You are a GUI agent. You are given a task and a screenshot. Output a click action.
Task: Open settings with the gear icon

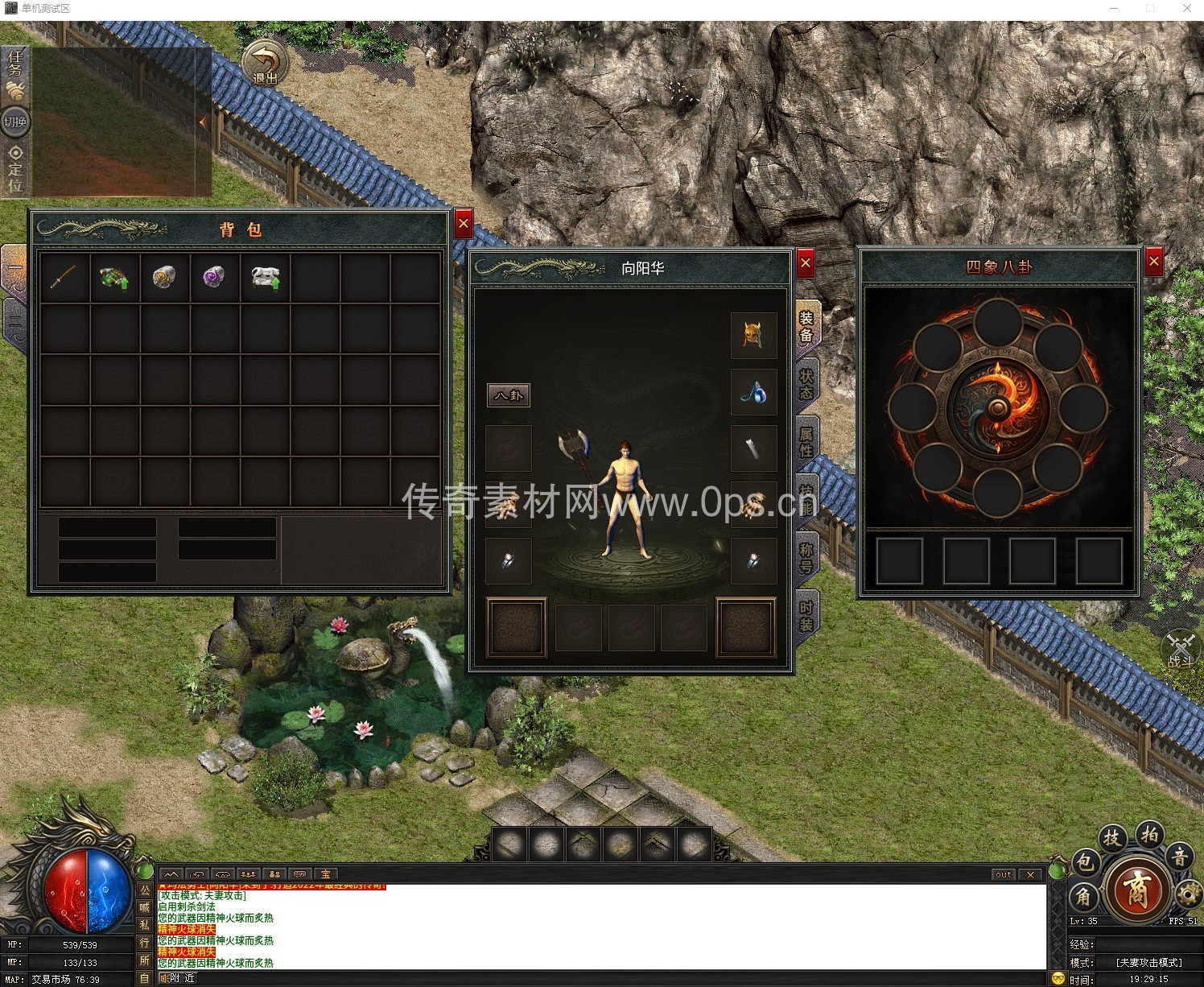tap(1188, 893)
